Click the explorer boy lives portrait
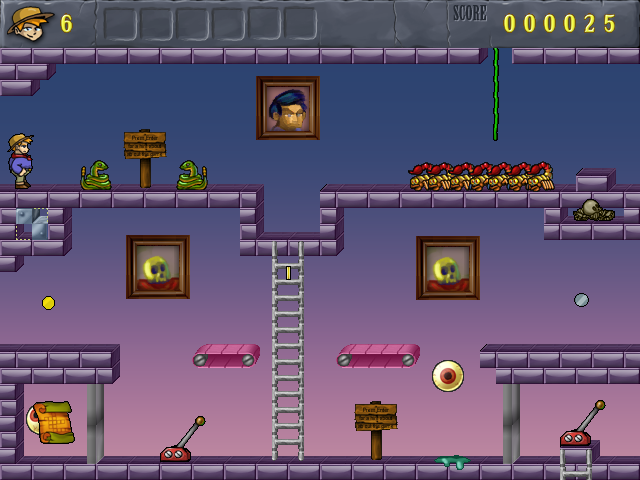This screenshot has width=640, height=480. click(x=29, y=21)
